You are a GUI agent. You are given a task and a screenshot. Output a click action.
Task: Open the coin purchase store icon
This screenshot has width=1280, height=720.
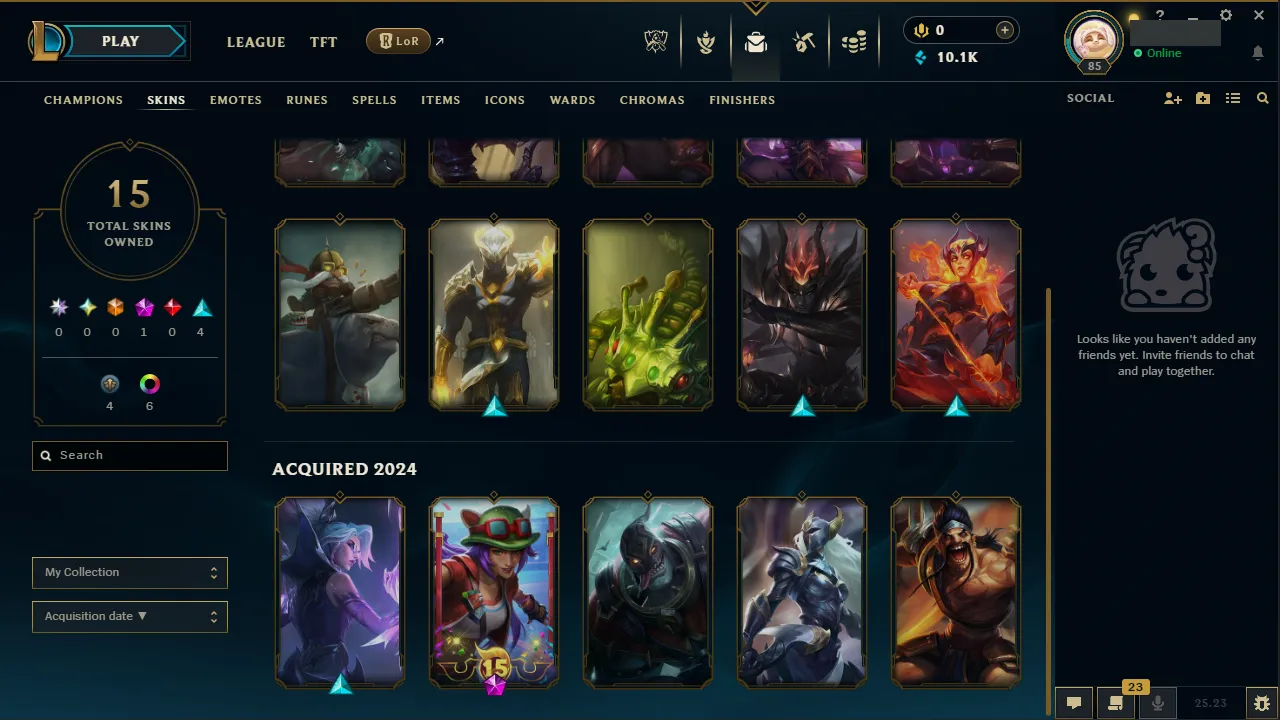(x=1004, y=30)
